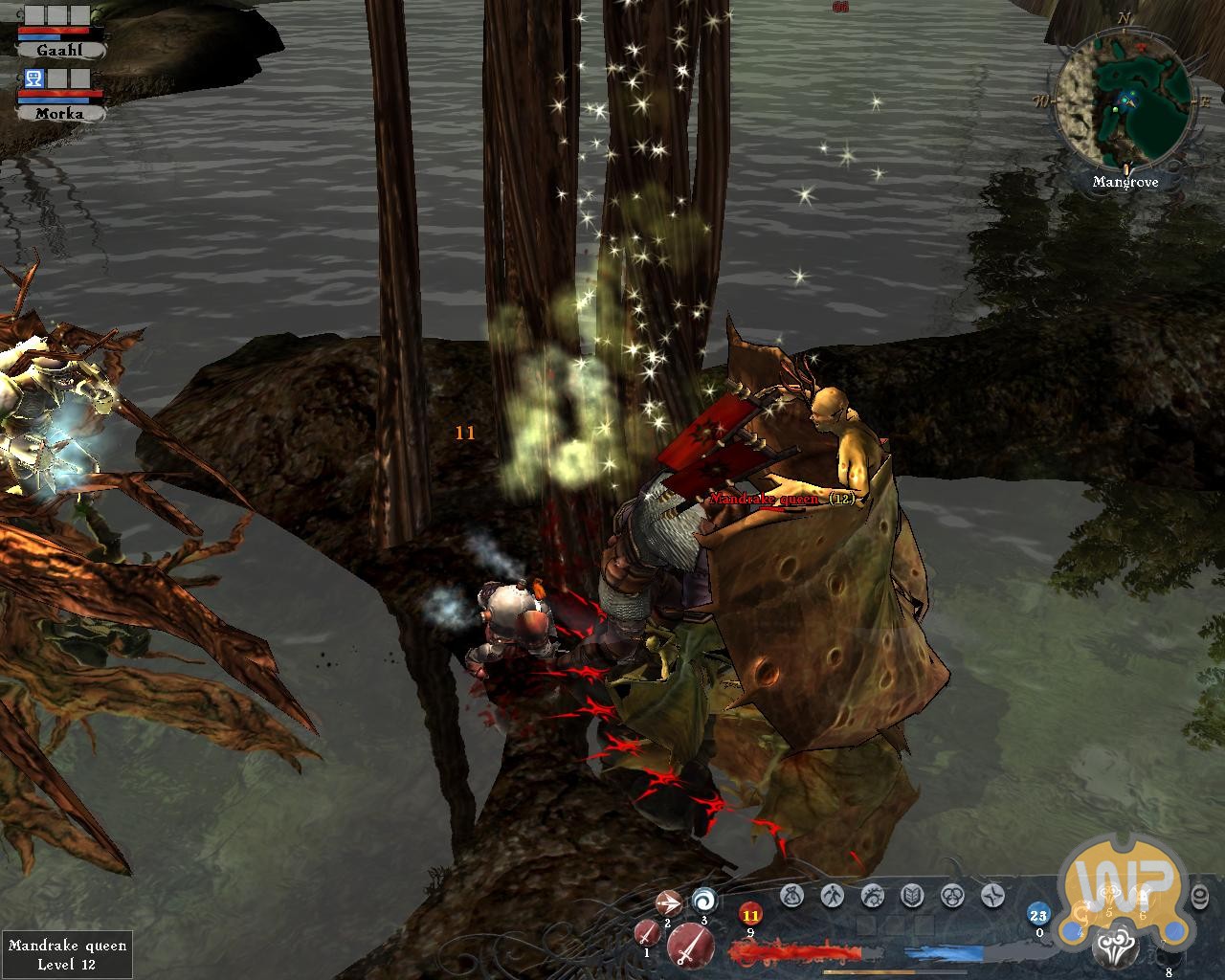
Task: Click the four-pointed cross menu icon
Action: point(991,896)
